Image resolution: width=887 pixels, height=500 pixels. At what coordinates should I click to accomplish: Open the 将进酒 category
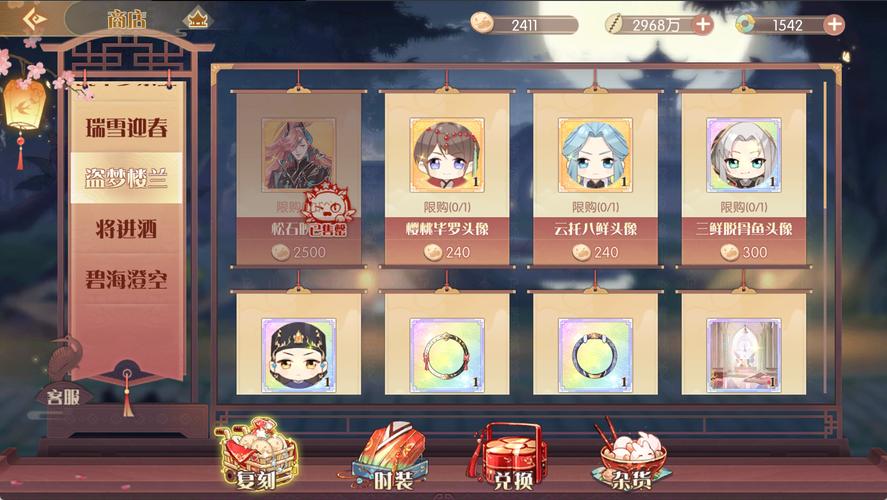tap(126, 229)
